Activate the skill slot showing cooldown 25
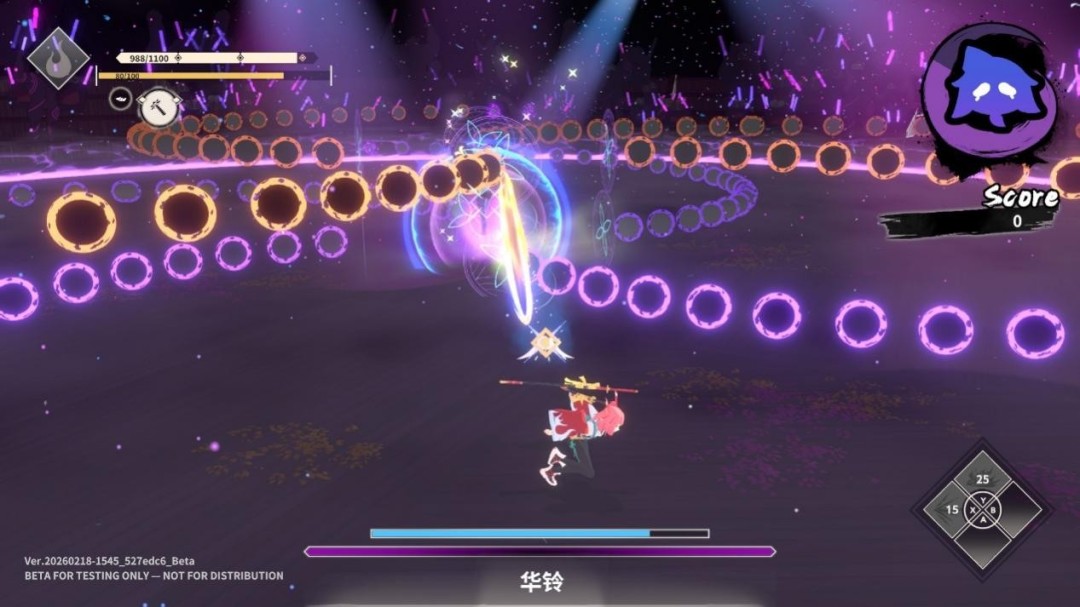1080x607 pixels. pos(981,481)
